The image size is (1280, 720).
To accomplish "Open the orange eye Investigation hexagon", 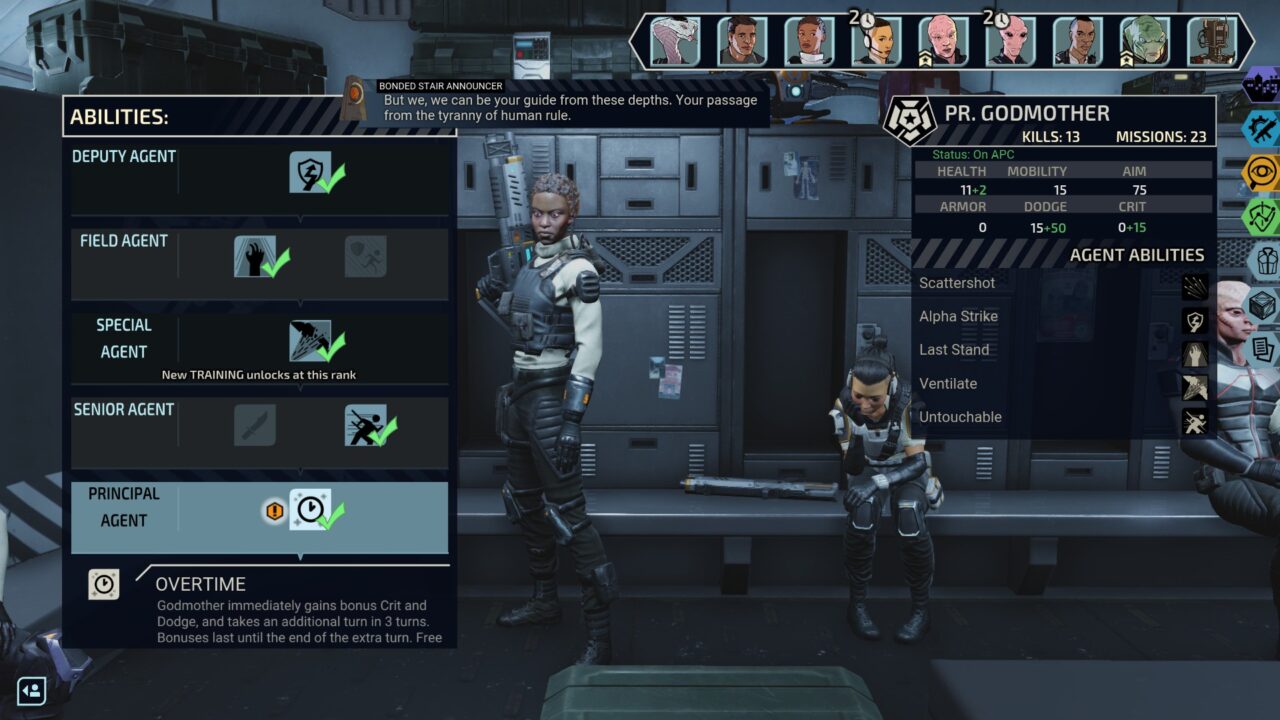I will (1262, 172).
